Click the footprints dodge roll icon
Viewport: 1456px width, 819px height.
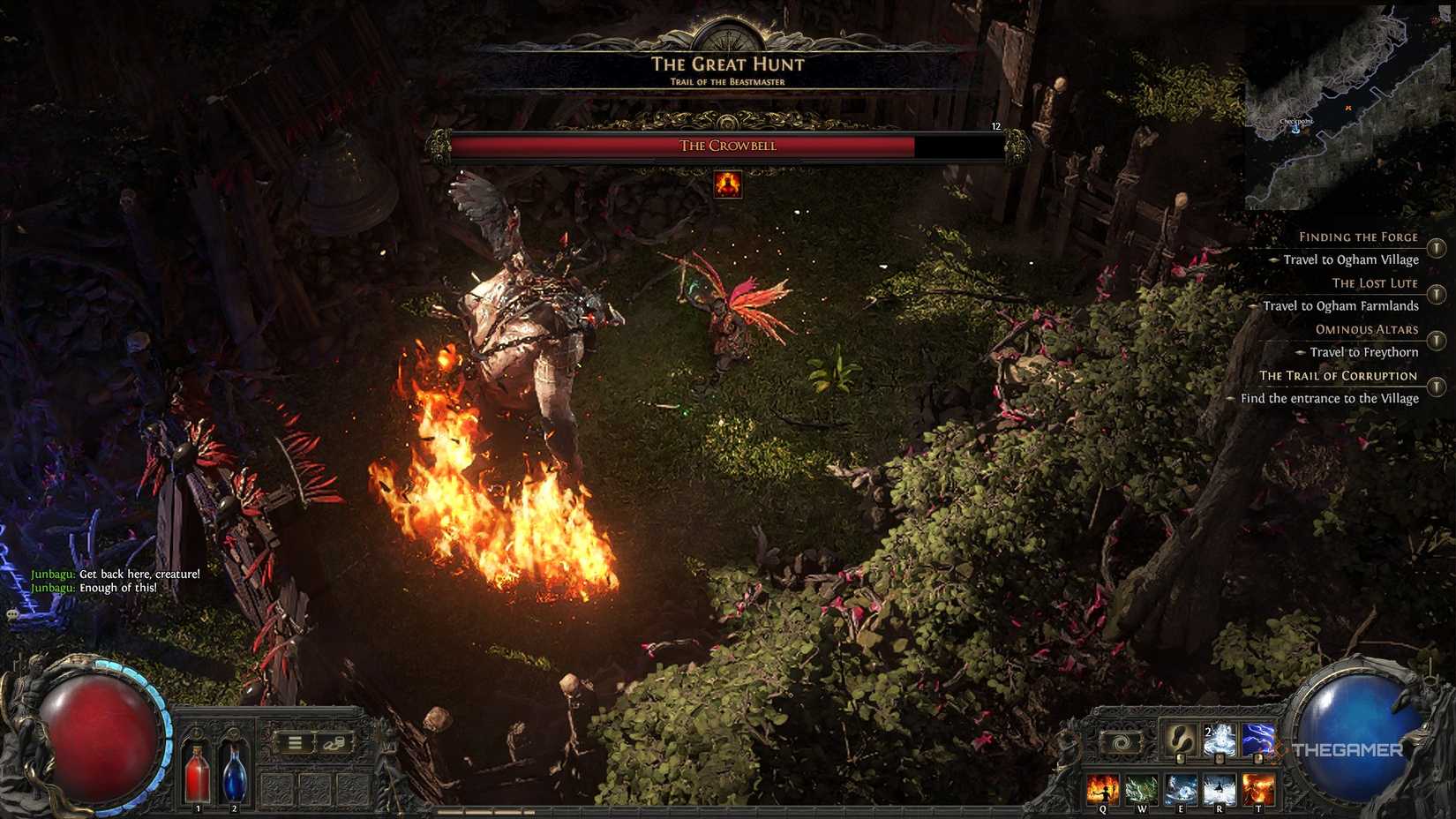click(1179, 740)
